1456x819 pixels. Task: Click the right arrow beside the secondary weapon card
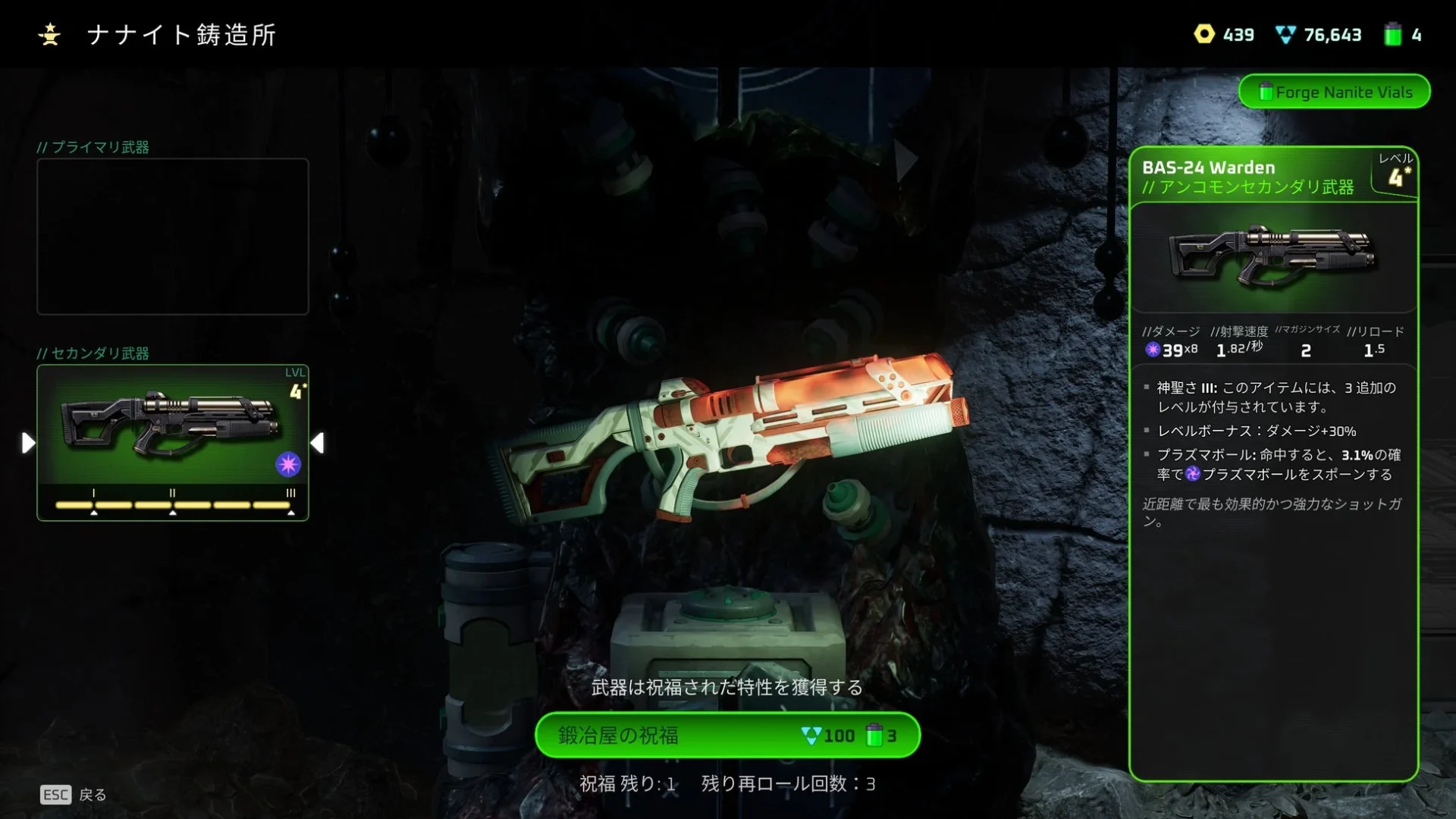[x=318, y=442]
